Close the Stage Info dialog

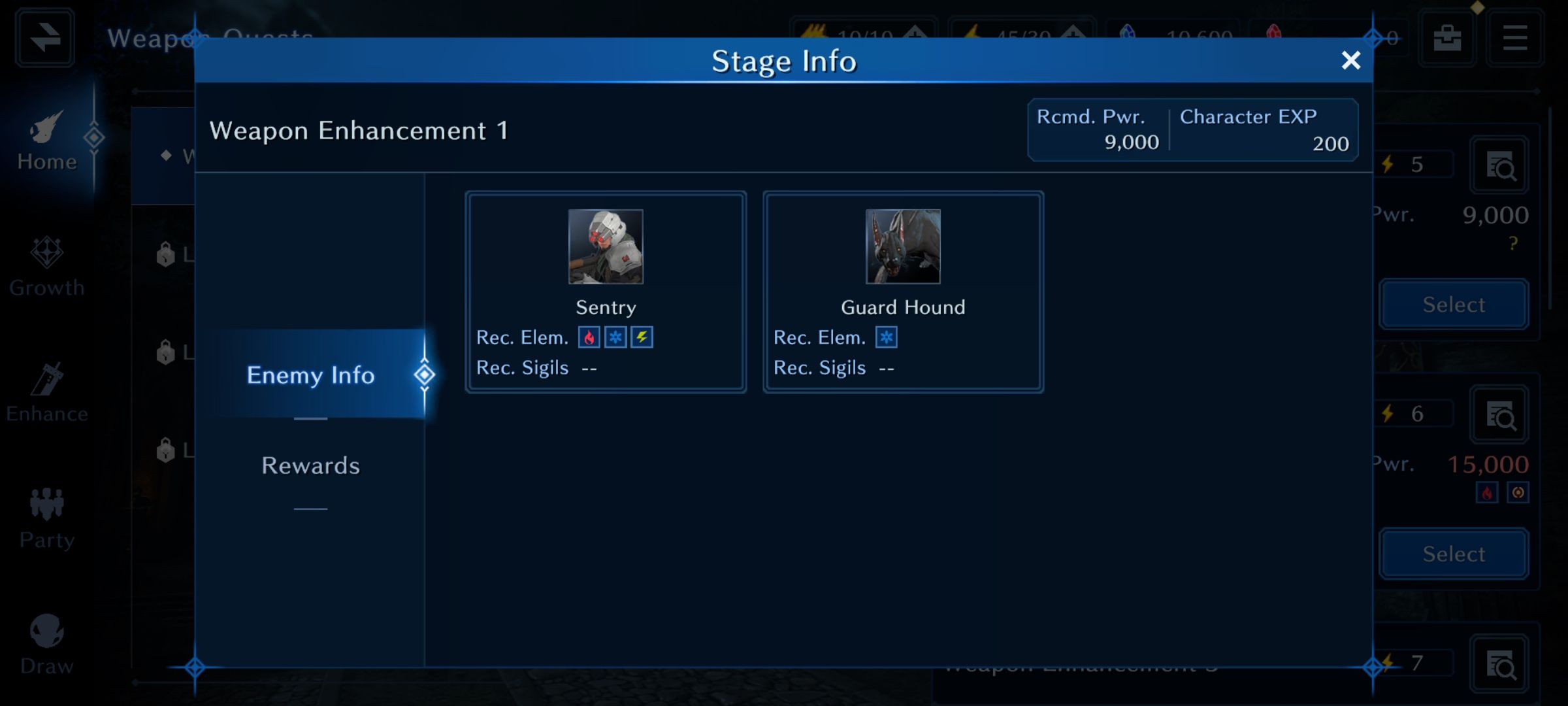[1350, 61]
